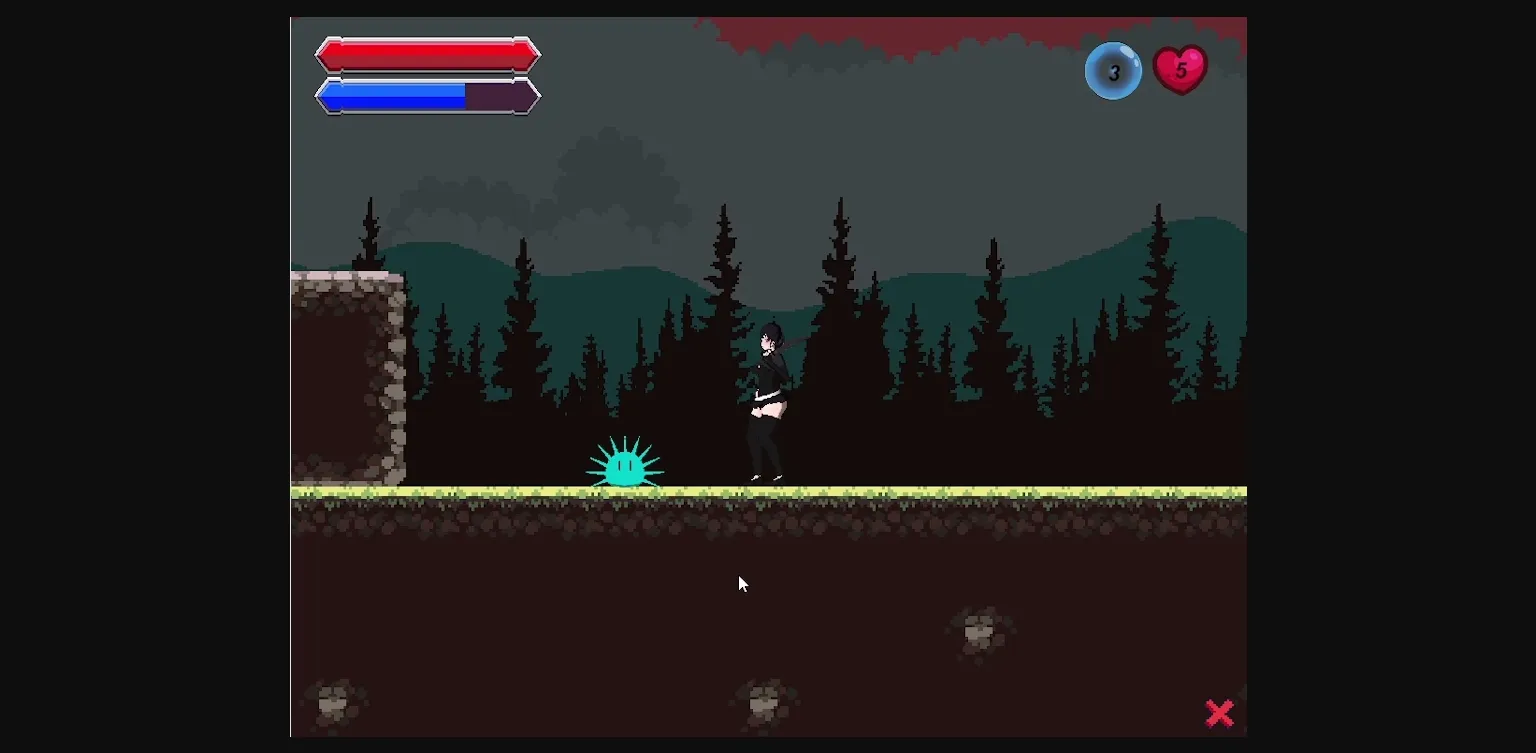Click the number 3 inside the blue orb

coord(1113,72)
